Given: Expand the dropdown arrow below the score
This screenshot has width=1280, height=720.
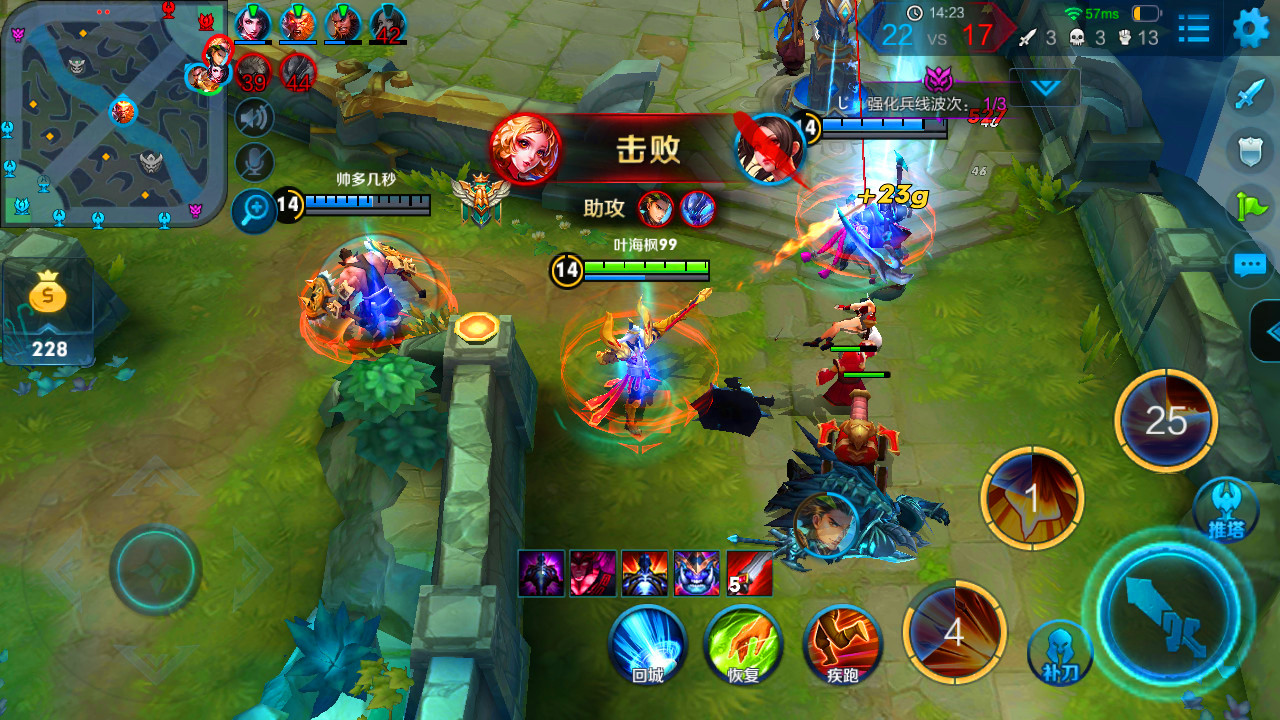Looking at the screenshot, I should (x=1045, y=88).
